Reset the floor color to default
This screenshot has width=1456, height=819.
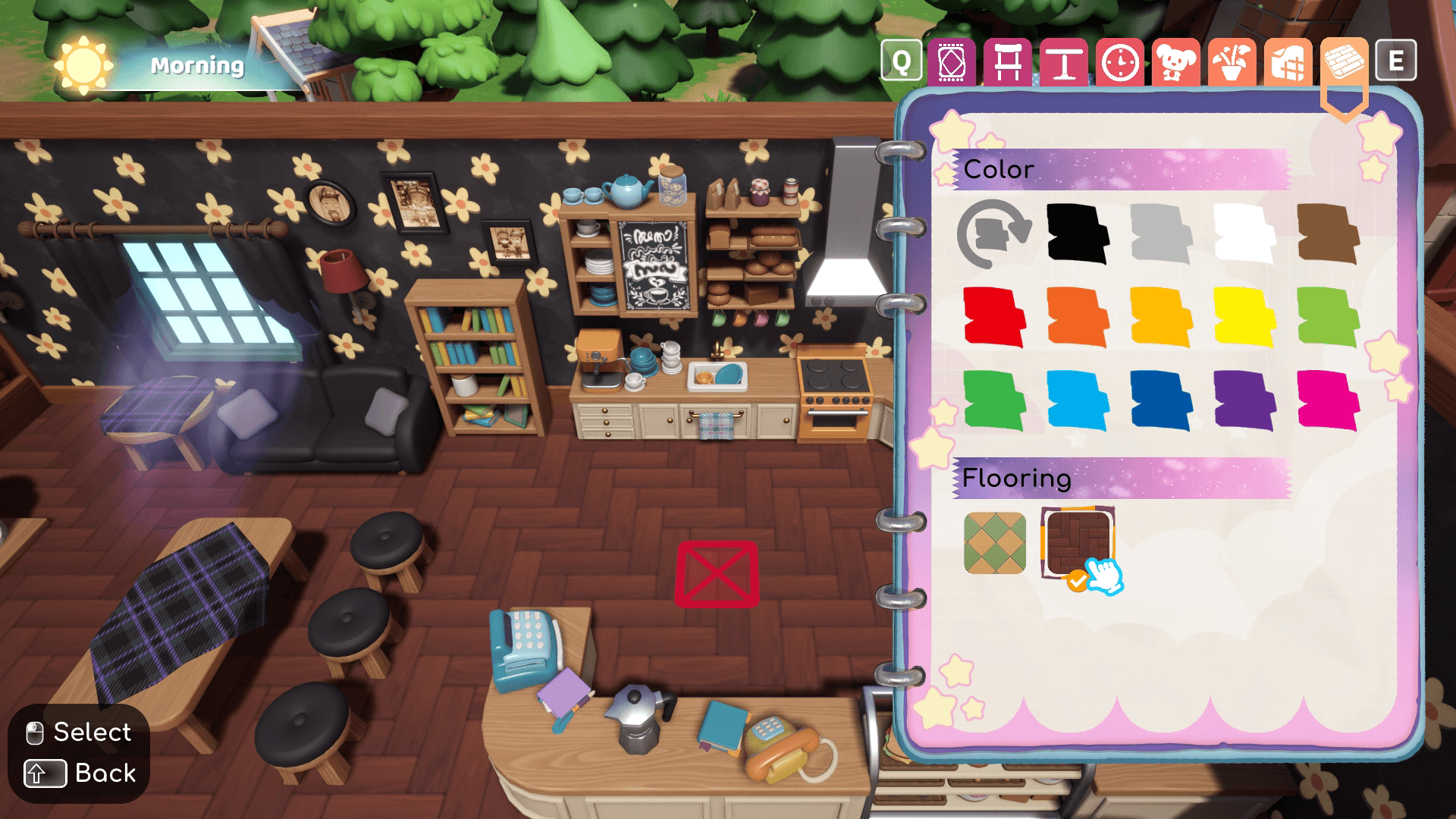(993, 234)
